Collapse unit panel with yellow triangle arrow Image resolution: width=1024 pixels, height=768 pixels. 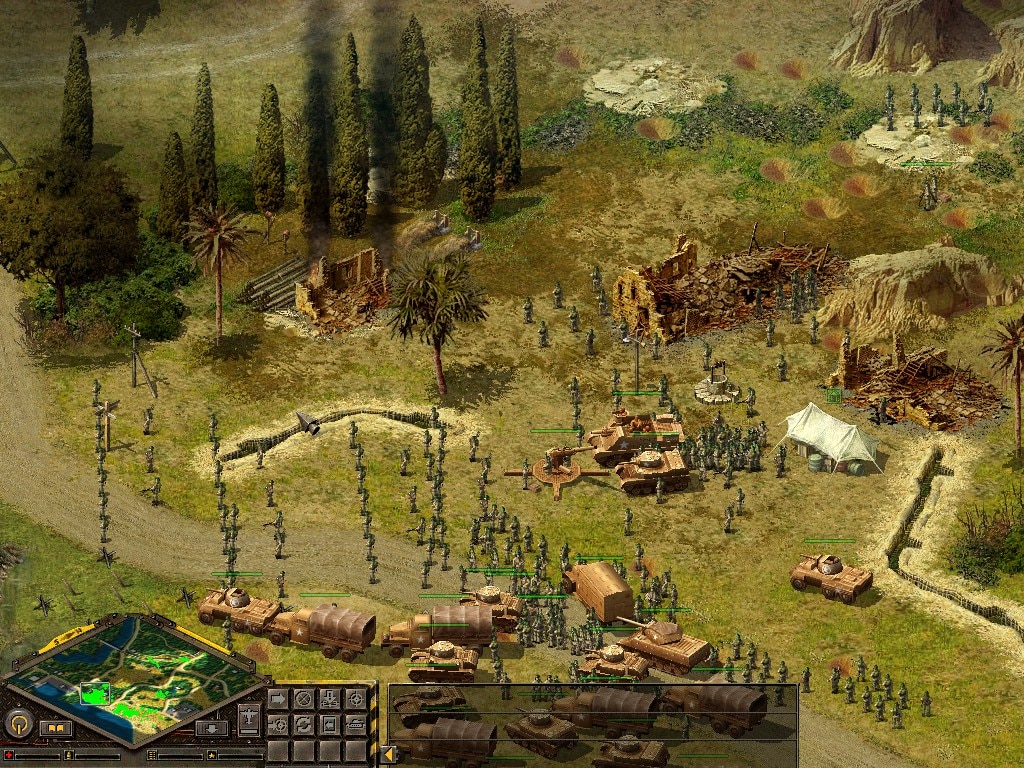point(386,754)
